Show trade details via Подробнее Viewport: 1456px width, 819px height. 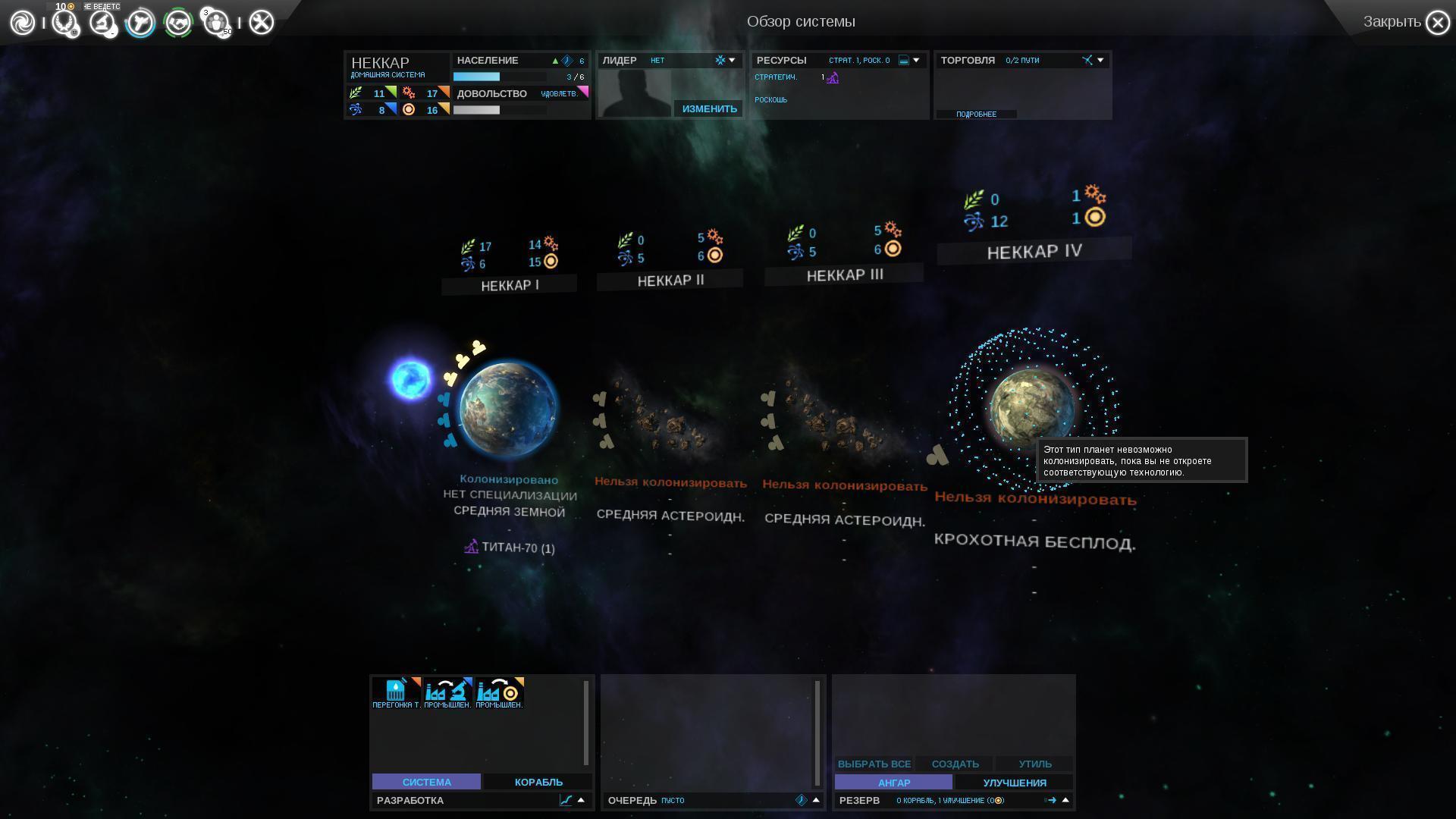pyautogui.click(x=976, y=115)
